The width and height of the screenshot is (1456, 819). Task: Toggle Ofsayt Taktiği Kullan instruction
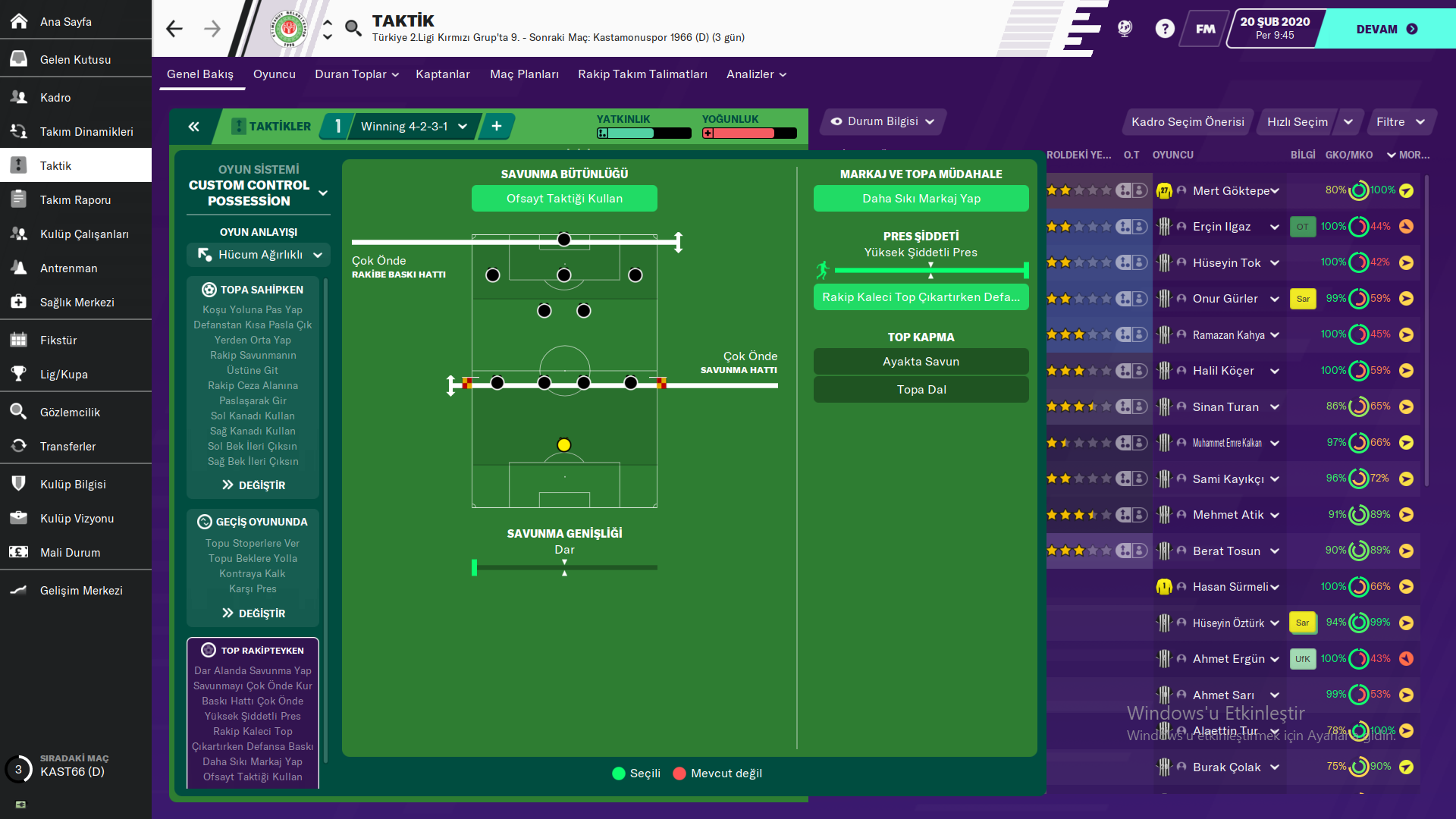pyautogui.click(x=564, y=199)
